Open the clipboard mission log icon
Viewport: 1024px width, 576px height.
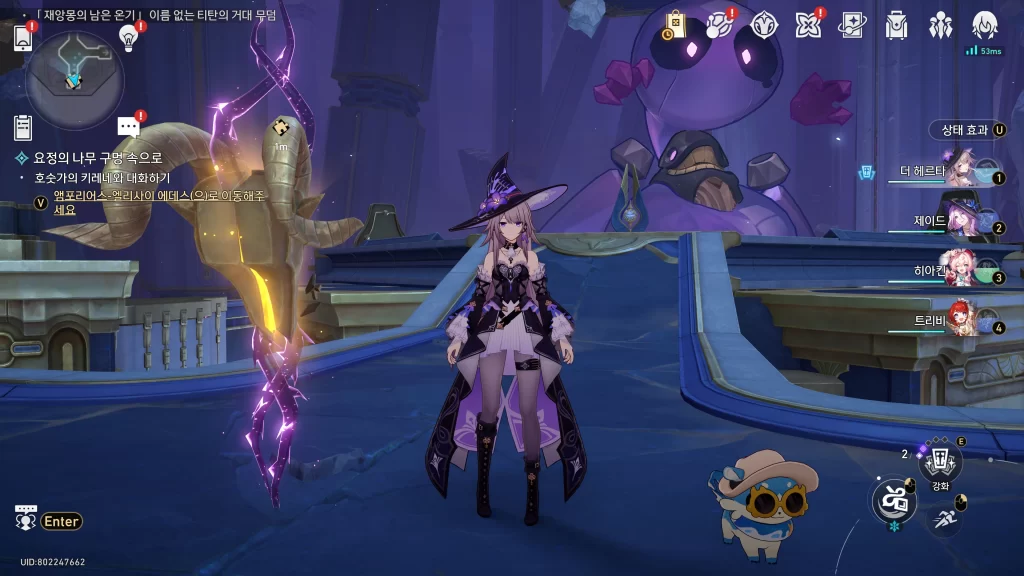pyautogui.click(x=23, y=127)
